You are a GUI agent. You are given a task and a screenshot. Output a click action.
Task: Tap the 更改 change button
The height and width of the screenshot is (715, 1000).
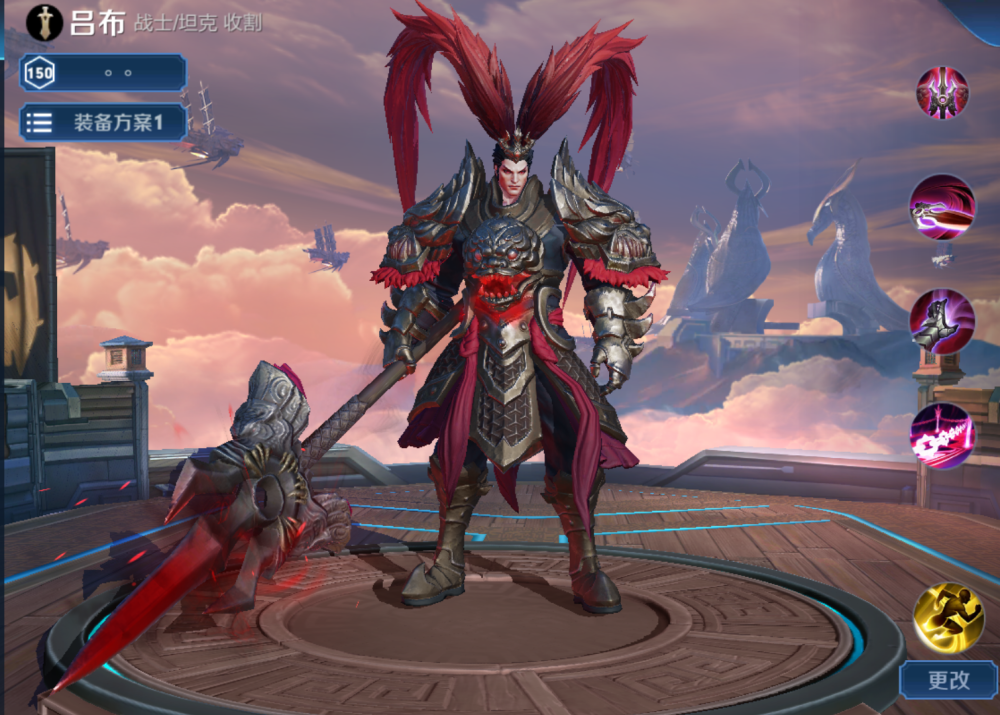click(x=948, y=680)
